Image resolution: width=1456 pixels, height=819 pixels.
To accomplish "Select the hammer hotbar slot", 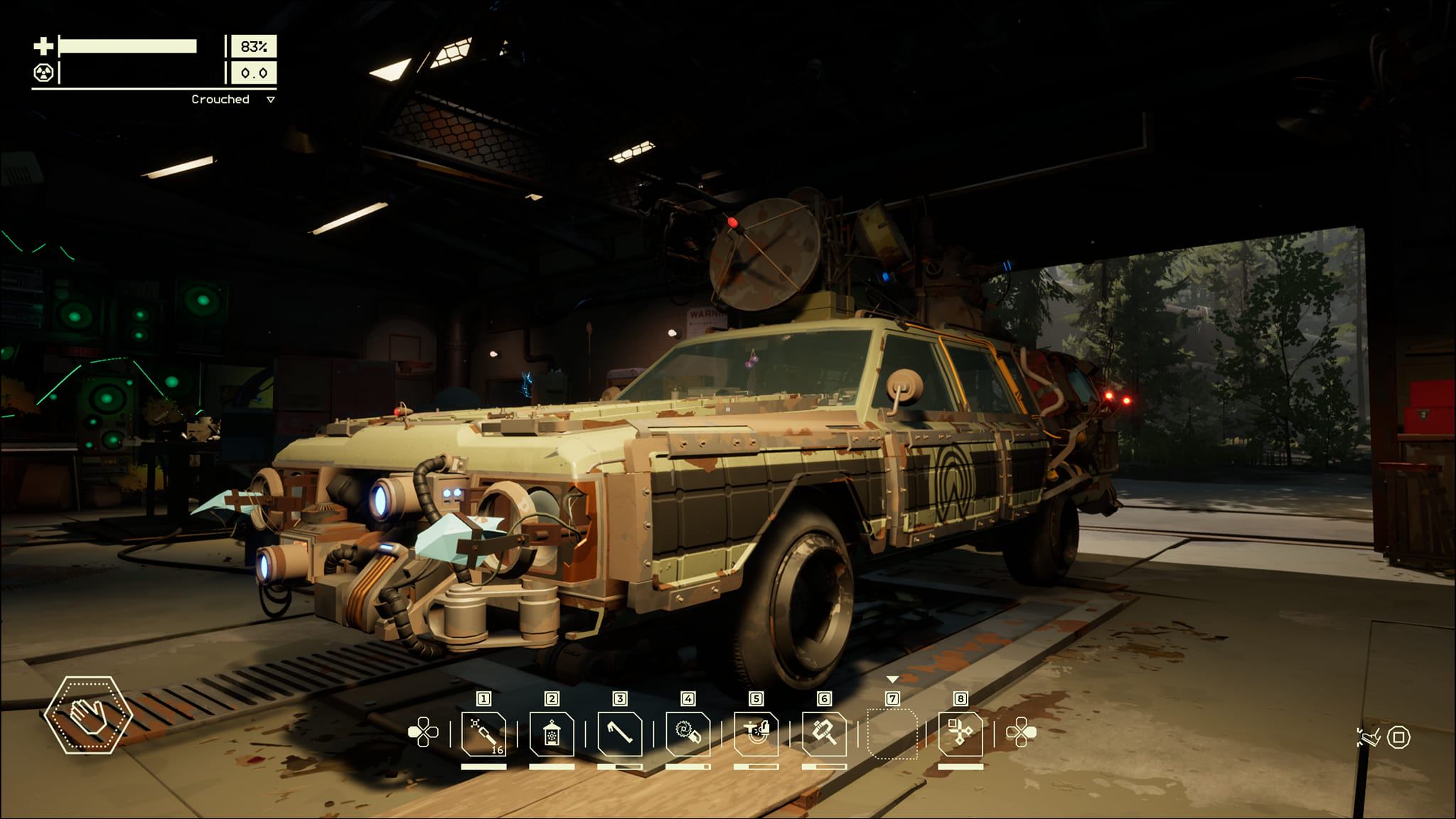I will click(824, 734).
